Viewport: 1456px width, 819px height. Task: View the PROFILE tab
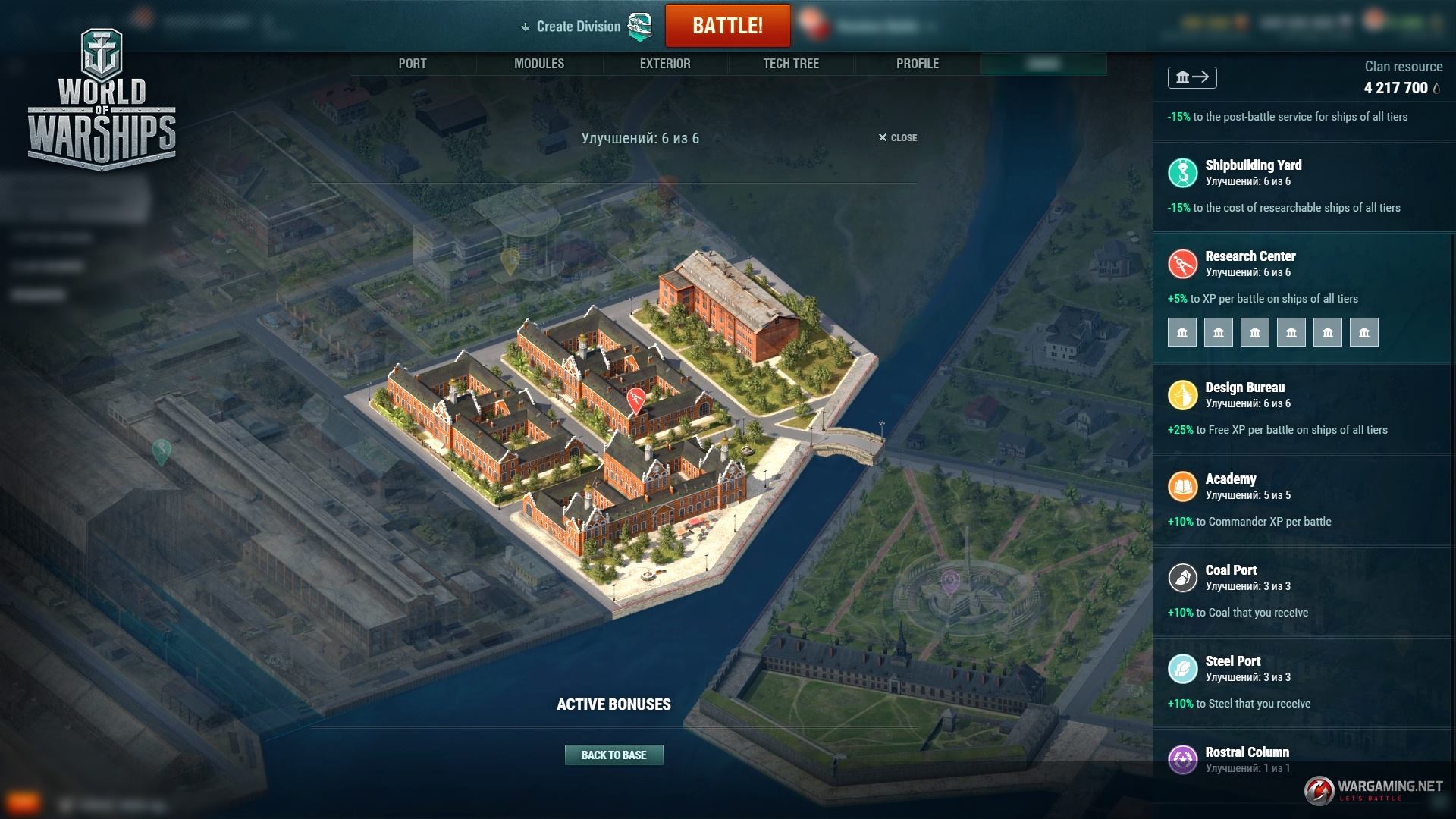[x=918, y=64]
